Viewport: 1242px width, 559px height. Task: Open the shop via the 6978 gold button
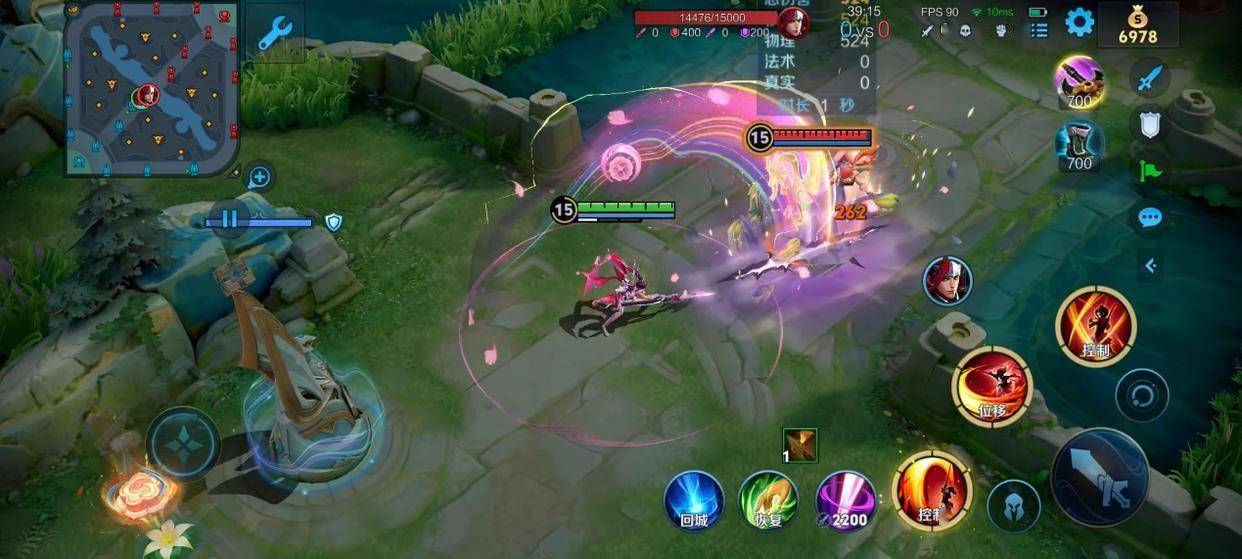click(1137, 25)
